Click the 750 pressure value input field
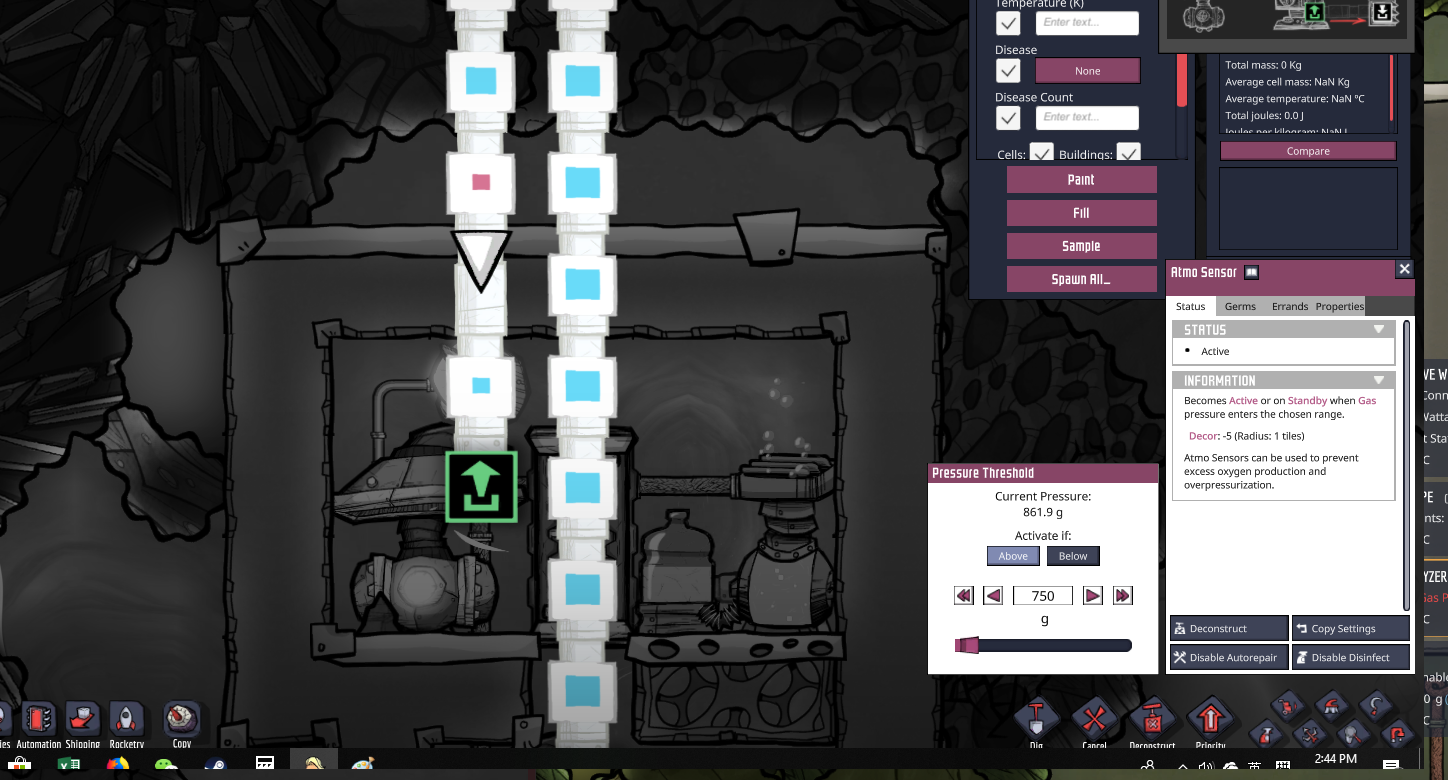Viewport: 1448px width, 780px height. tap(1043, 595)
